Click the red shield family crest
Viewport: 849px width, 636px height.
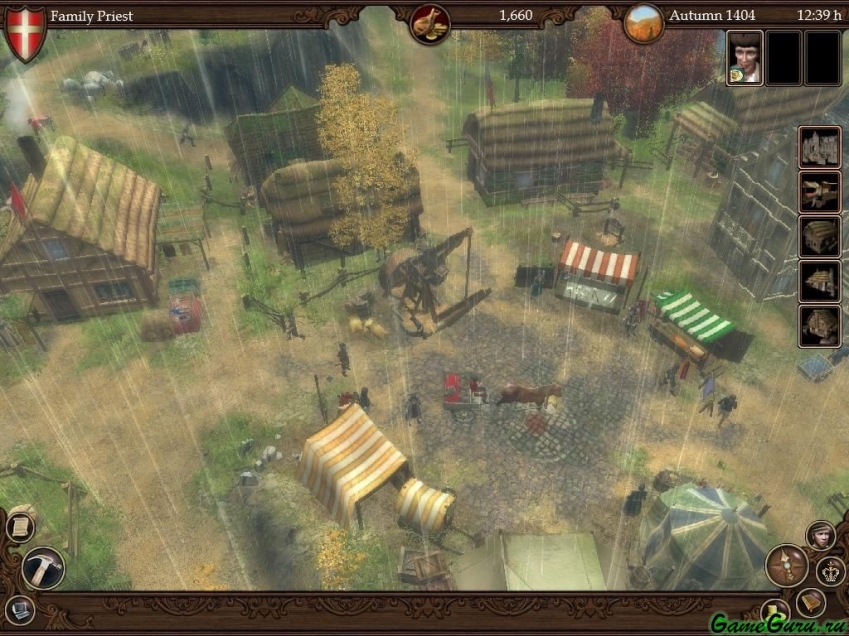(26, 30)
